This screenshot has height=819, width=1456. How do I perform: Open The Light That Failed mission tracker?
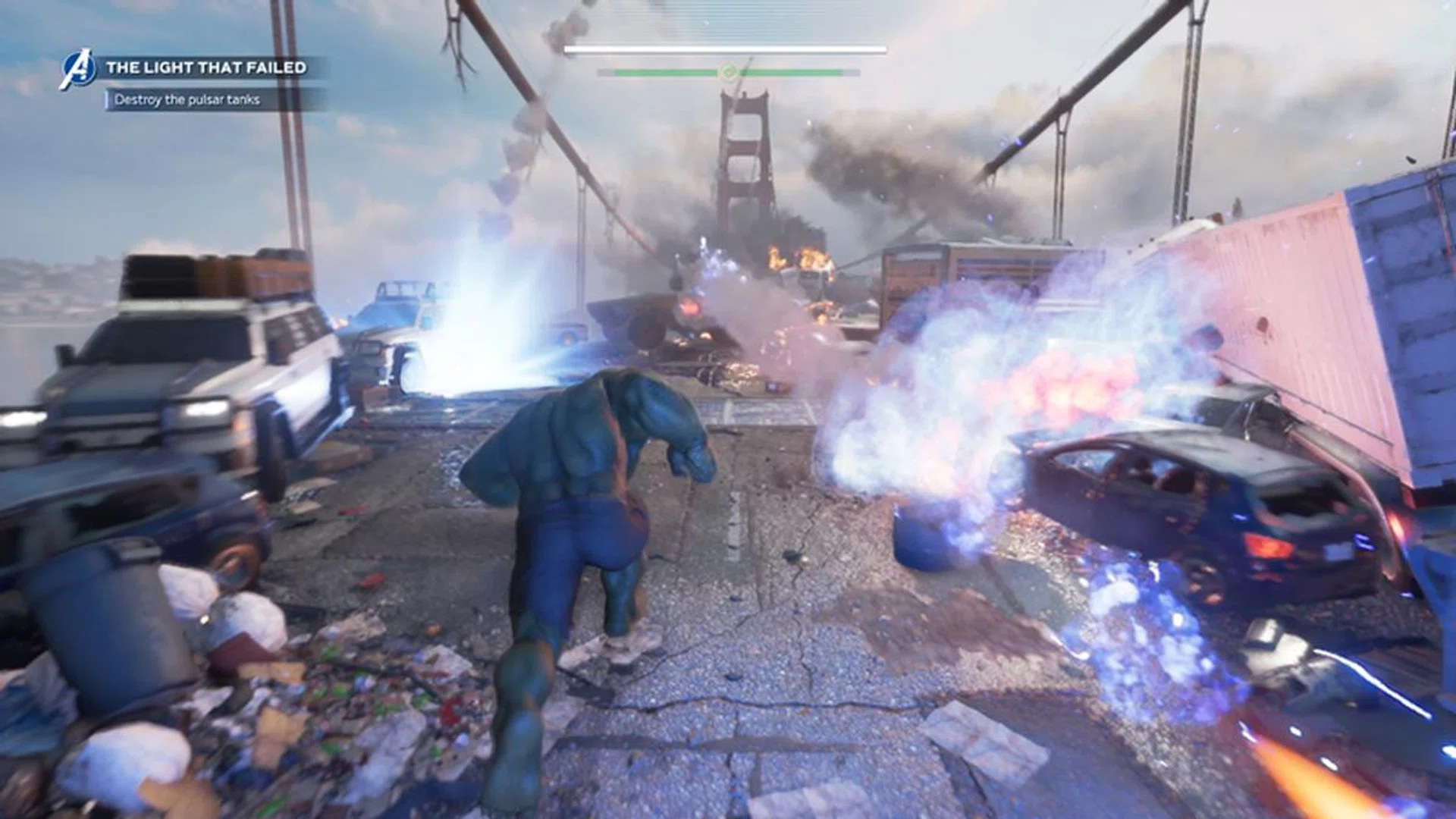pos(206,67)
